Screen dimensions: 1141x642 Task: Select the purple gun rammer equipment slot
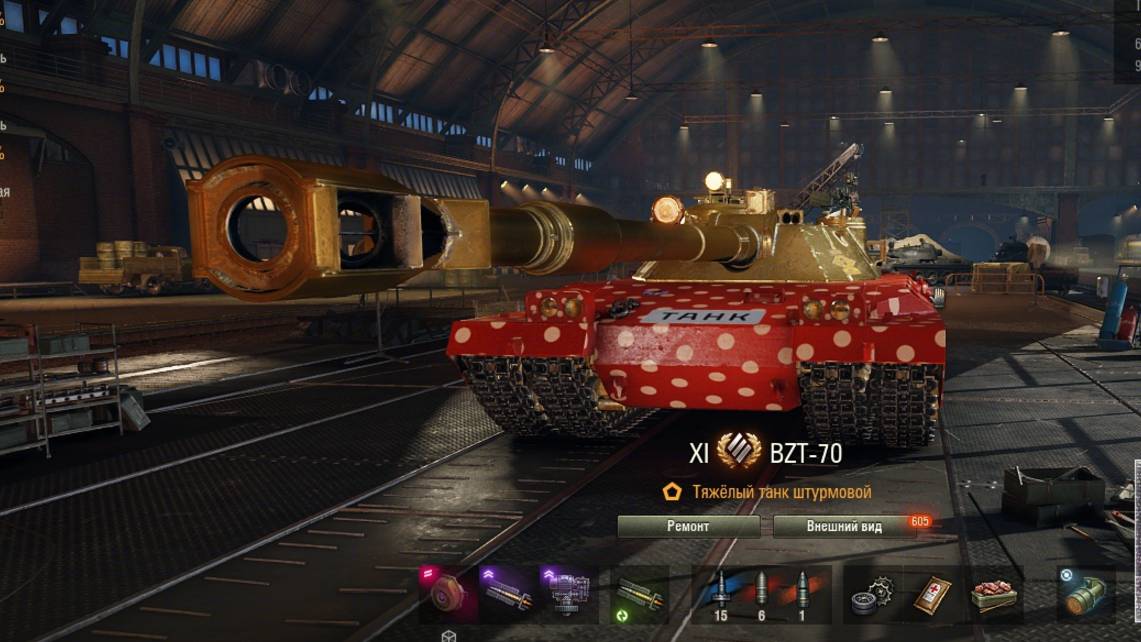[x=507, y=594]
